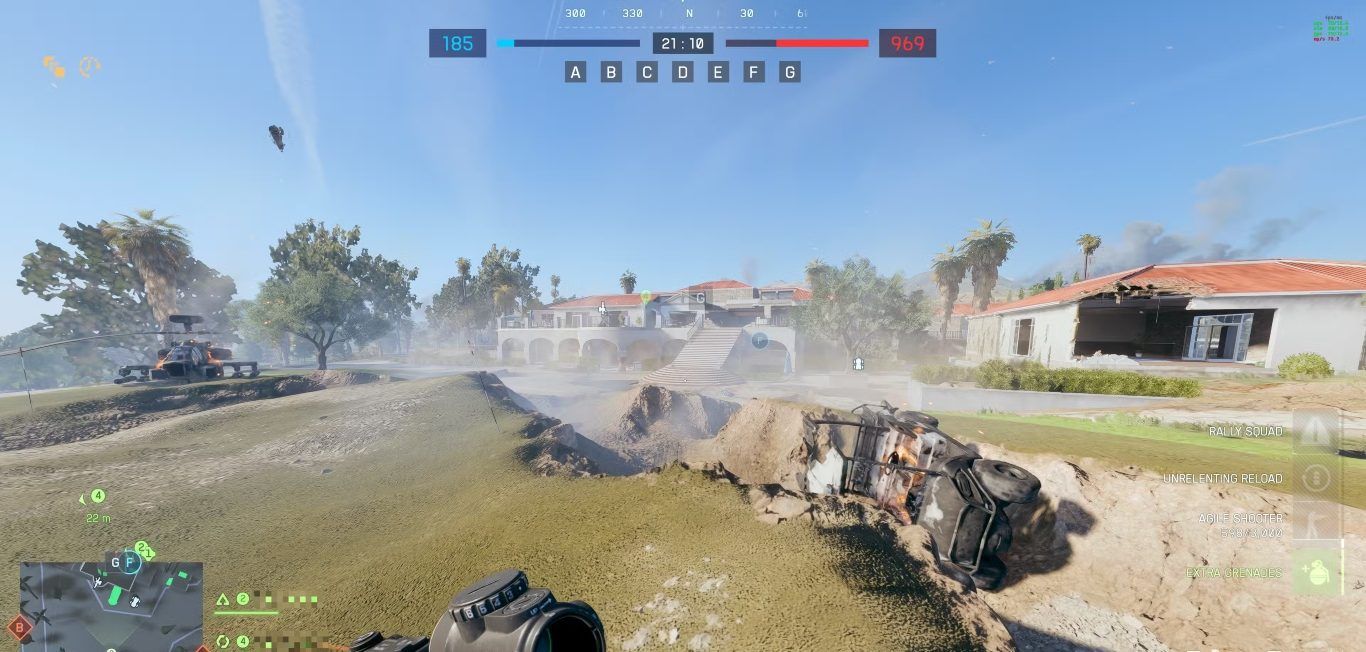Image resolution: width=1366 pixels, height=652 pixels.
Task: Choose objective flag C in the top bar
Action: coord(647,72)
